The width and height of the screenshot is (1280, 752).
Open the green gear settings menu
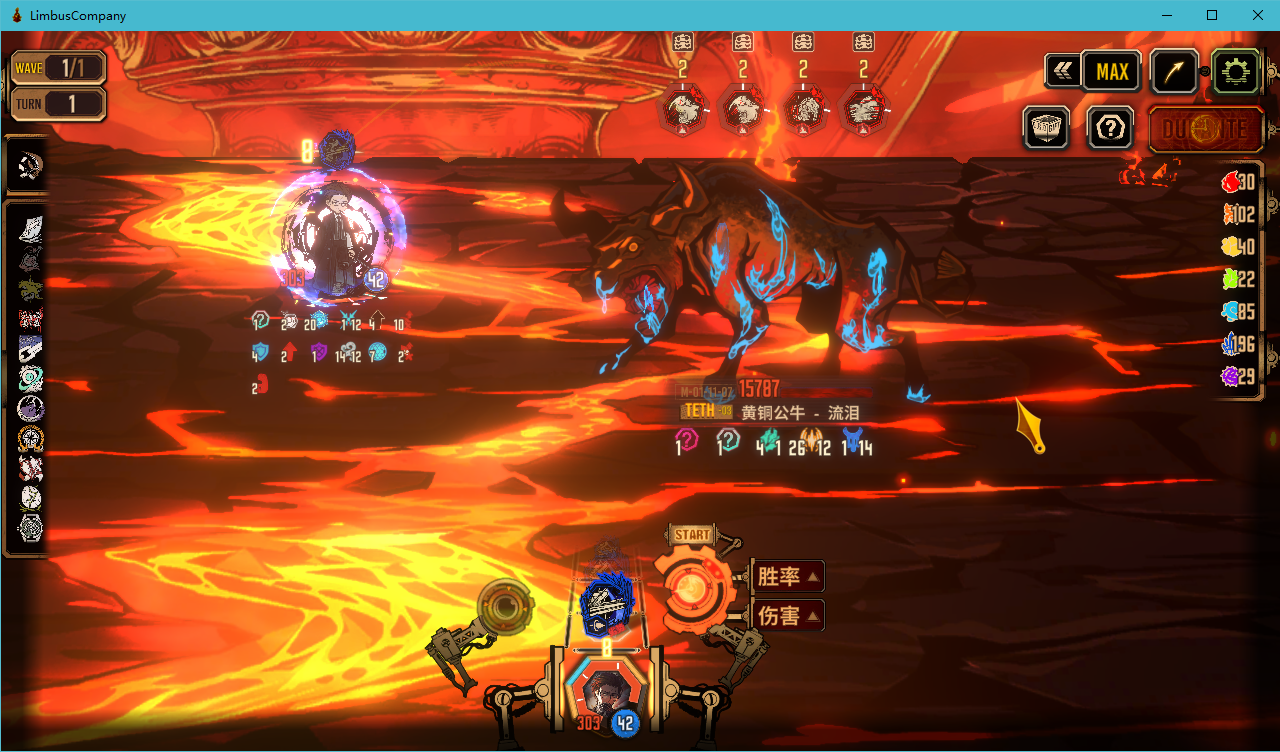pos(1236,72)
